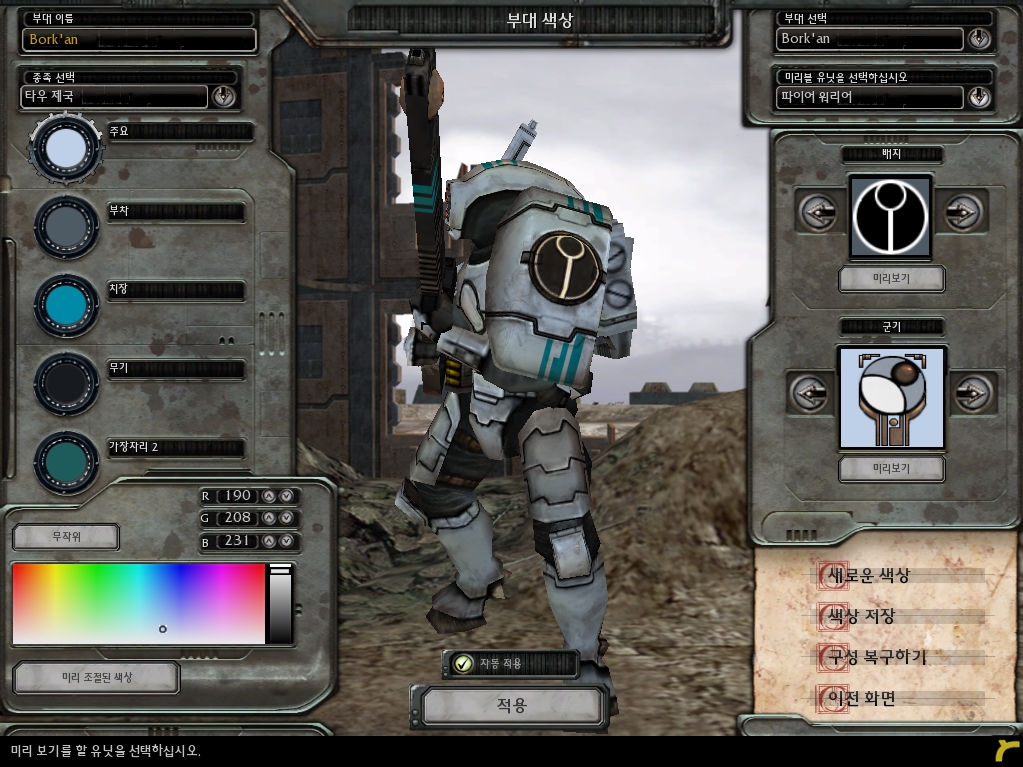Toggle the 자동 적용 checkbox
The width and height of the screenshot is (1023, 767).
tap(463, 663)
